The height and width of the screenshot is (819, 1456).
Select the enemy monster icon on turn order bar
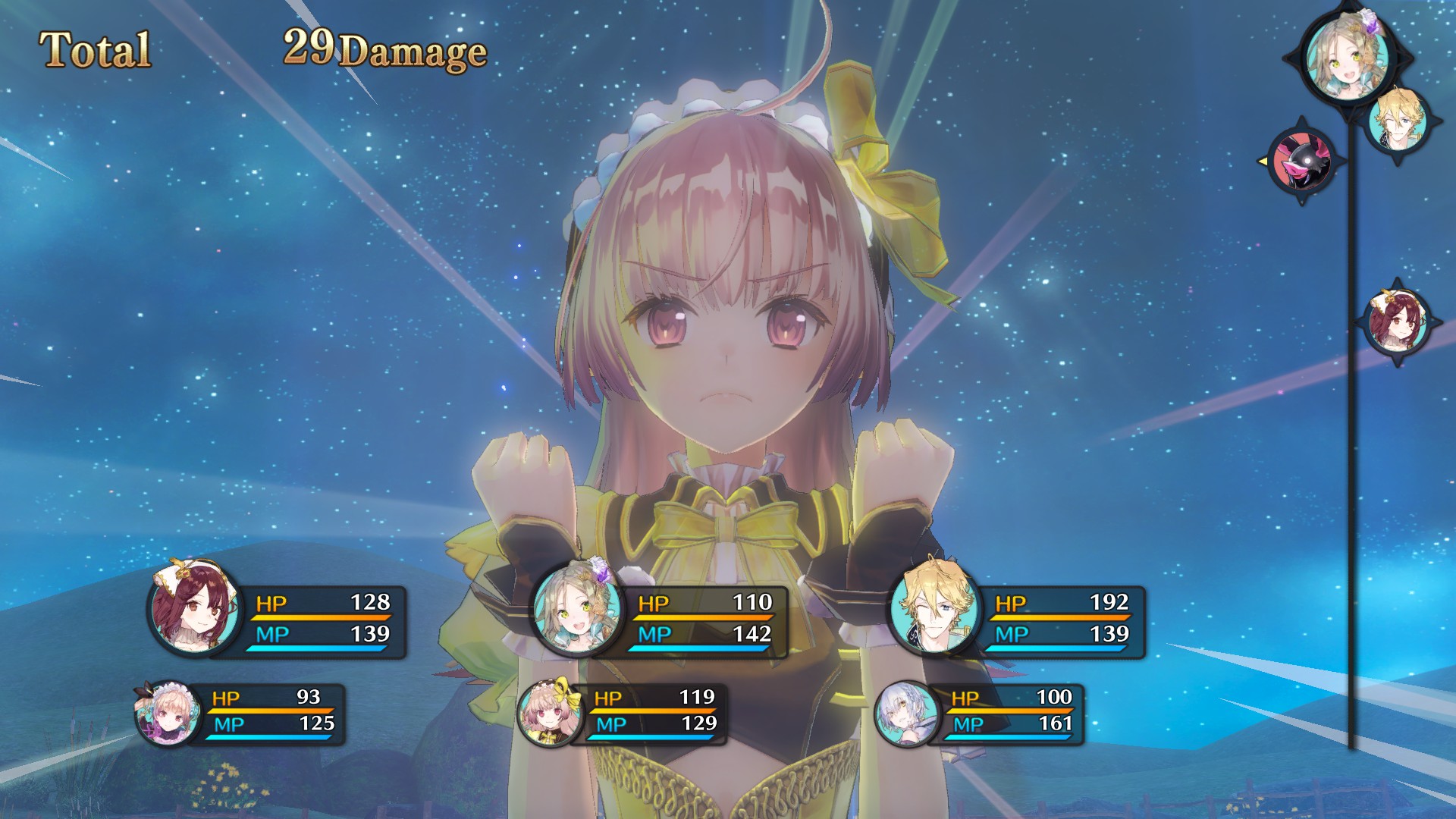[1303, 162]
